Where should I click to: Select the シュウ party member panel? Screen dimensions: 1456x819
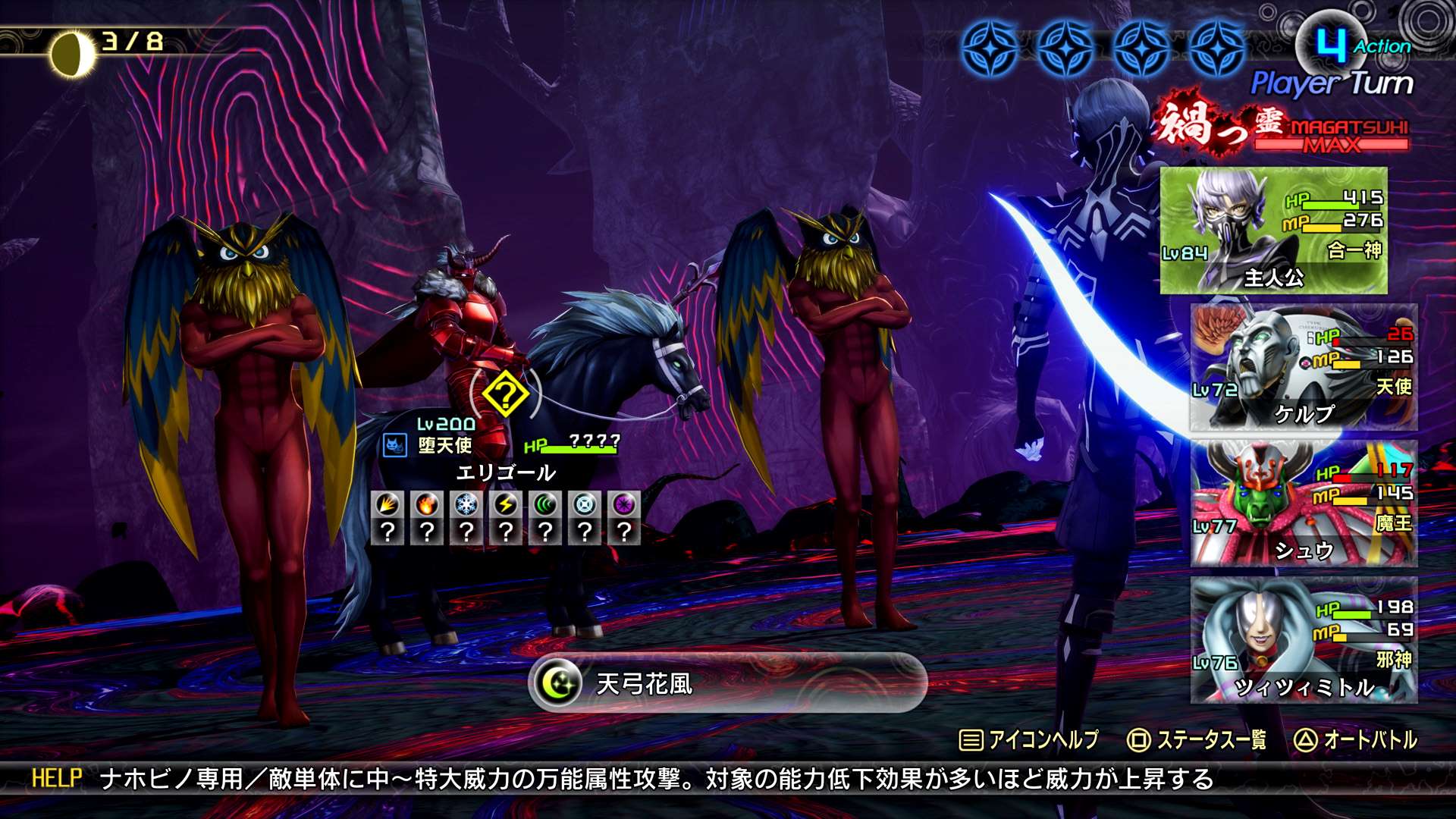pos(1303,504)
